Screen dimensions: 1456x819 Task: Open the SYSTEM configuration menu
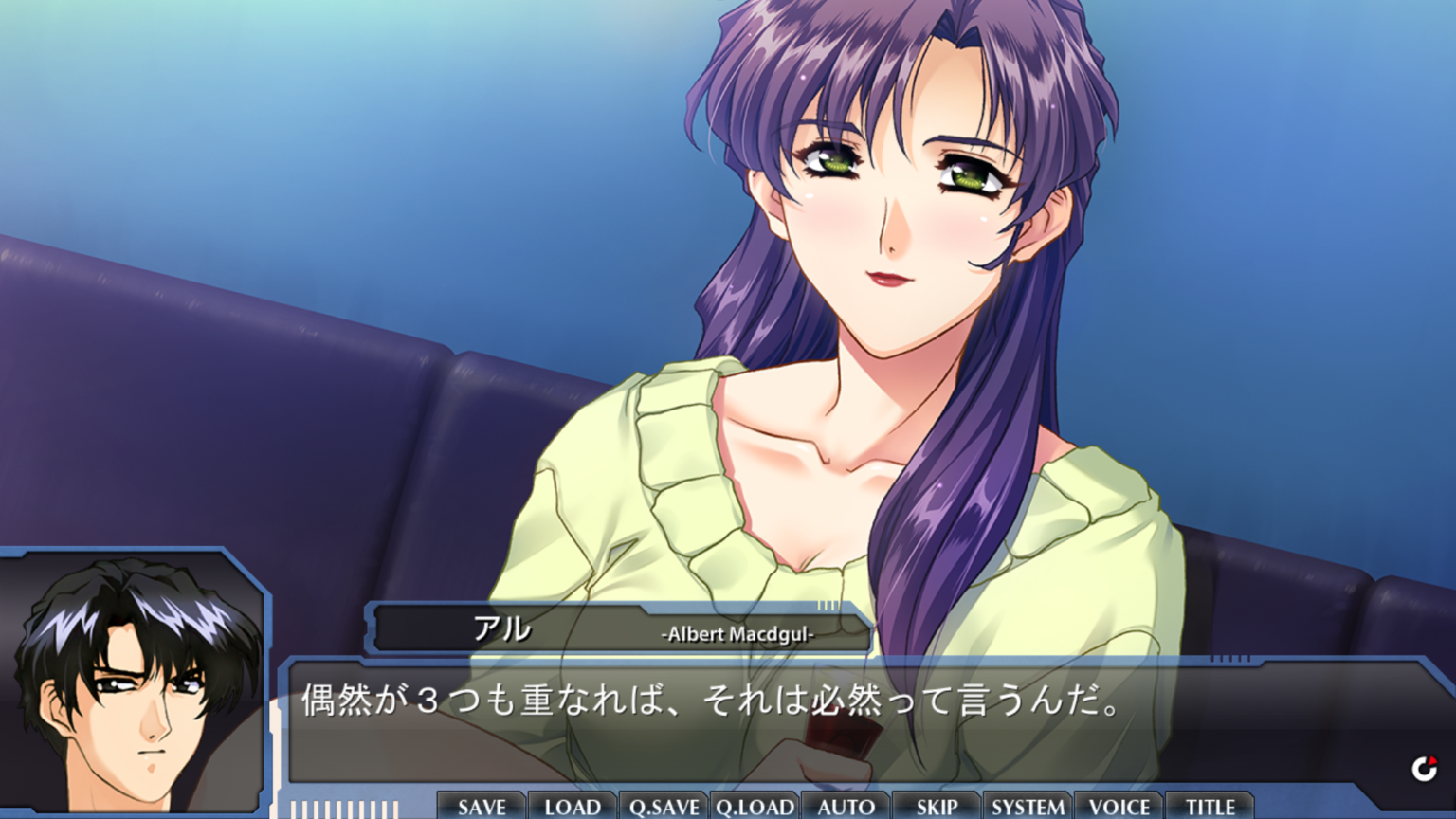pos(1028,807)
